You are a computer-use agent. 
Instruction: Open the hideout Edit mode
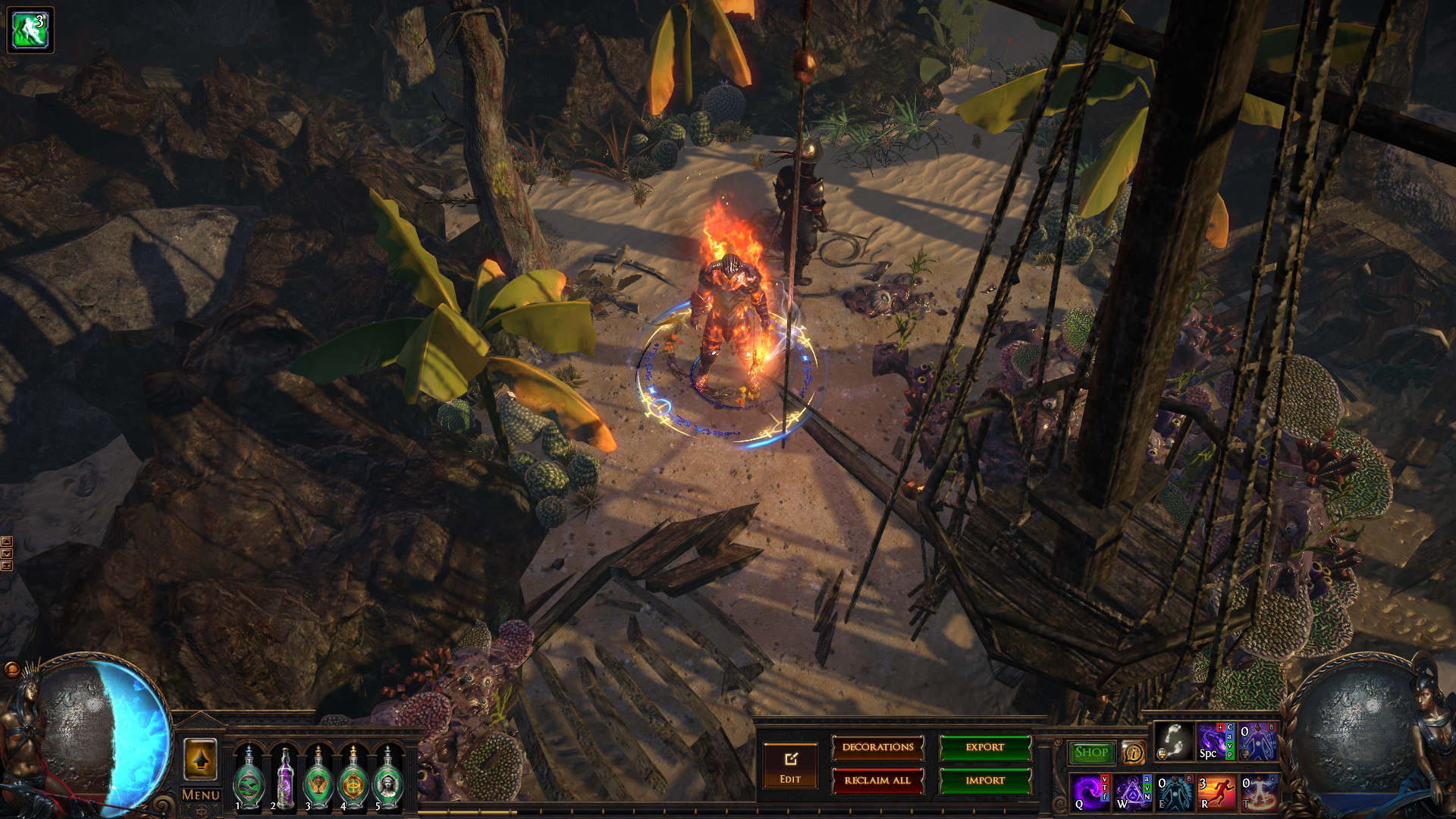pos(790,764)
